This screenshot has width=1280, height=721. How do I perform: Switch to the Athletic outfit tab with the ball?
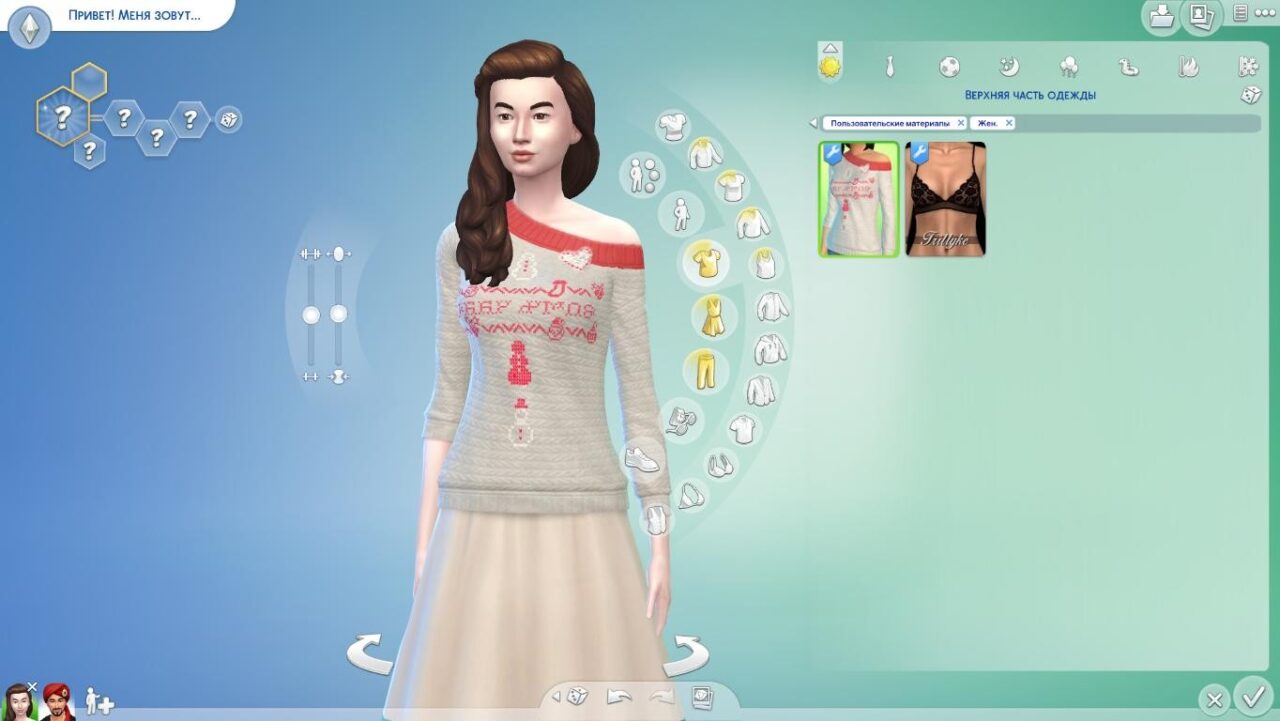click(949, 67)
